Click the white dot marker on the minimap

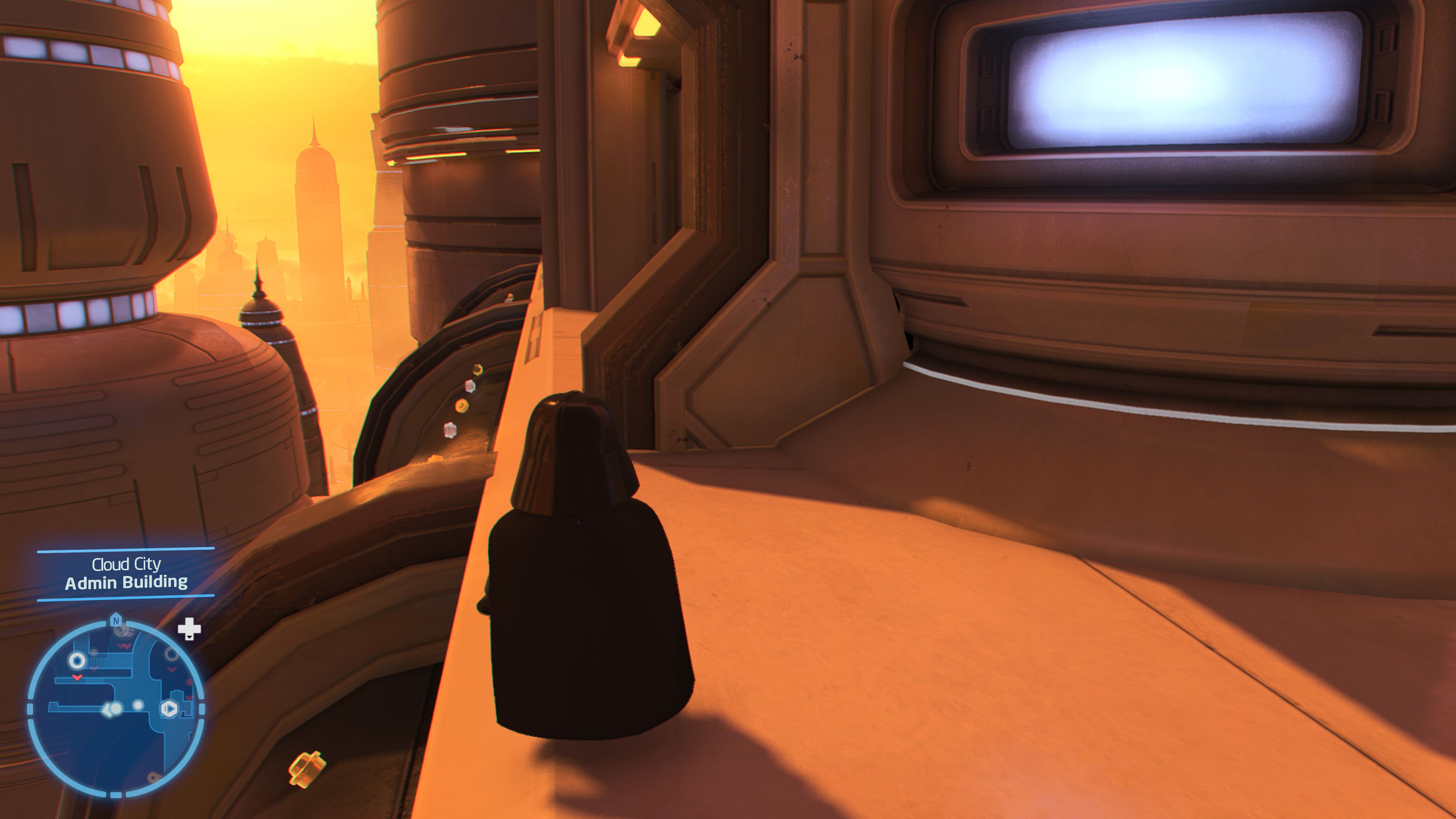click(138, 706)
